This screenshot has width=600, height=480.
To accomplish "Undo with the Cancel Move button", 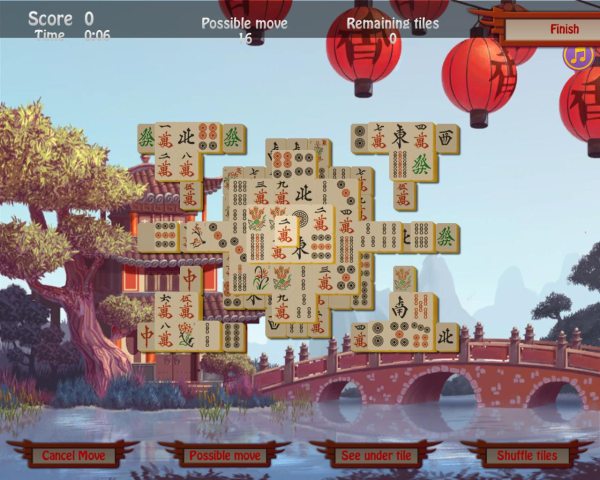I will click(x=73, y=455).
